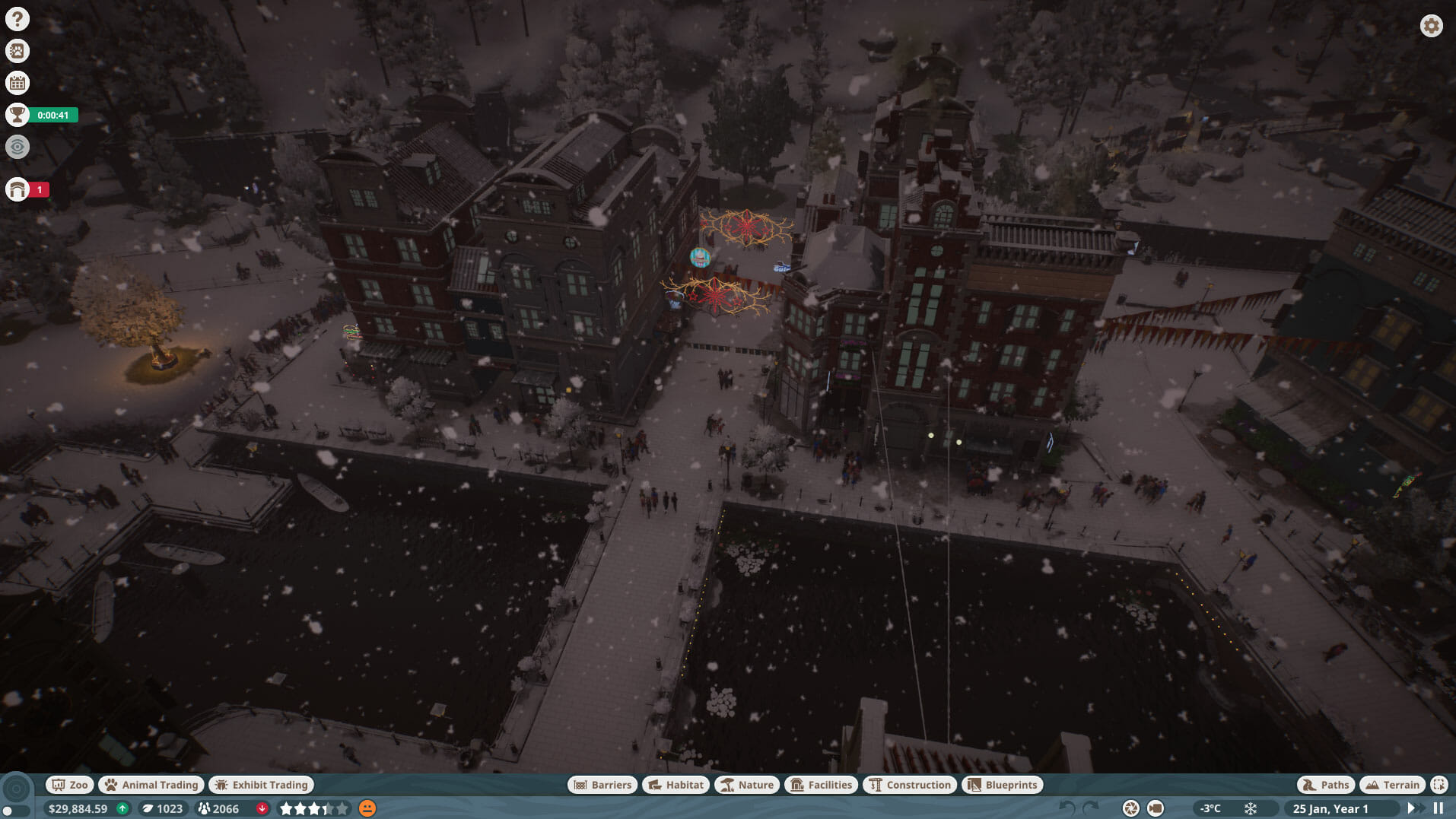Open the Zoopedia paw book icon
Viewport: 1456px width, 819px height.
(x=17, y=51)
